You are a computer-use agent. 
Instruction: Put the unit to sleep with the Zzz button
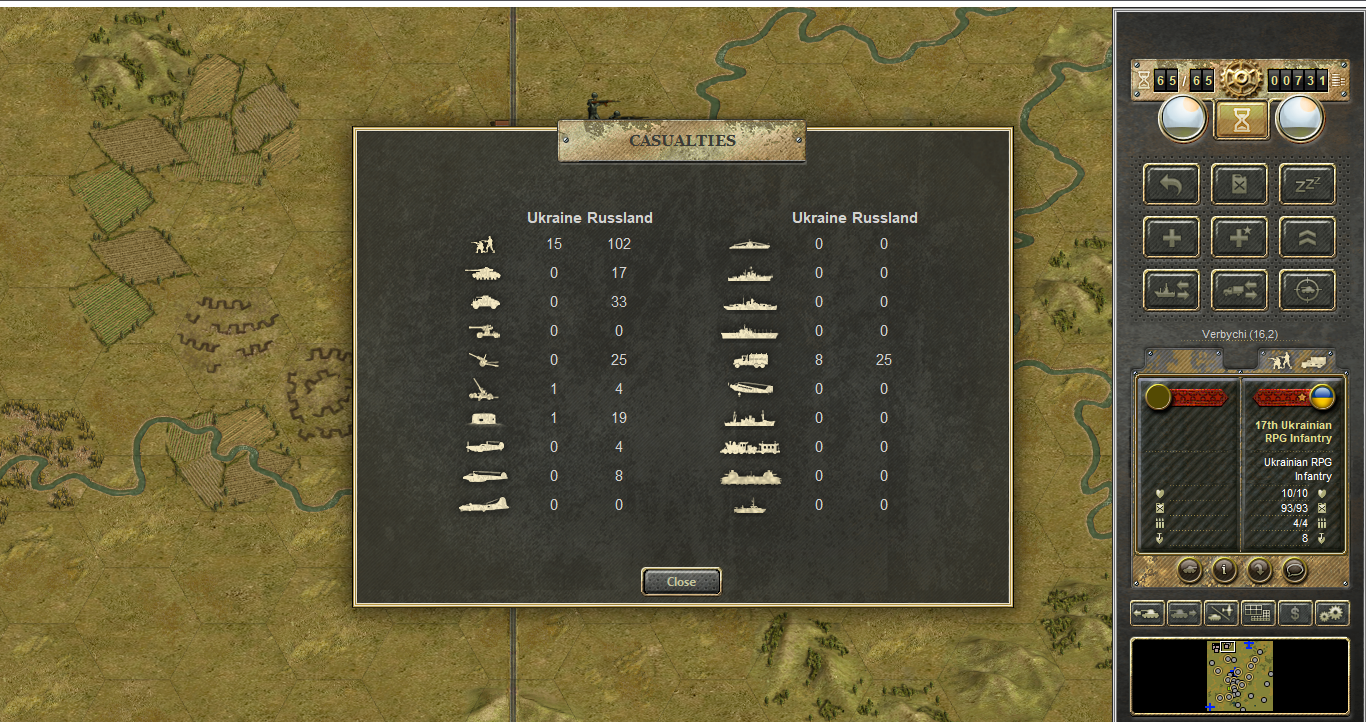[1308, 185]
